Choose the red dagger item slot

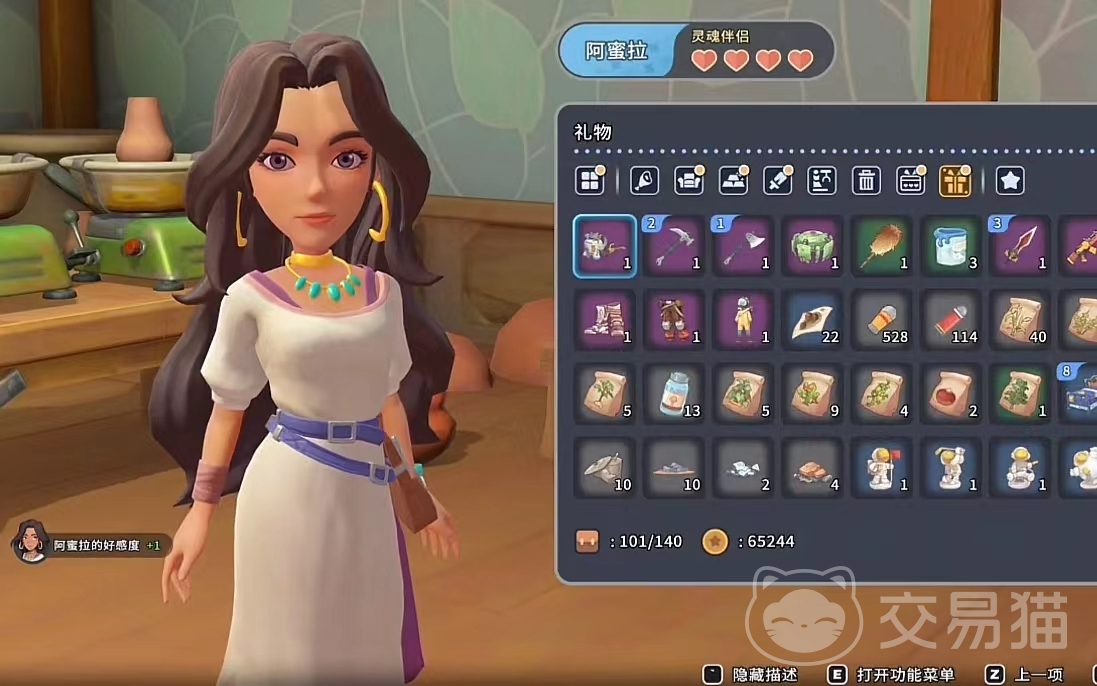(x=1020, y=246)
